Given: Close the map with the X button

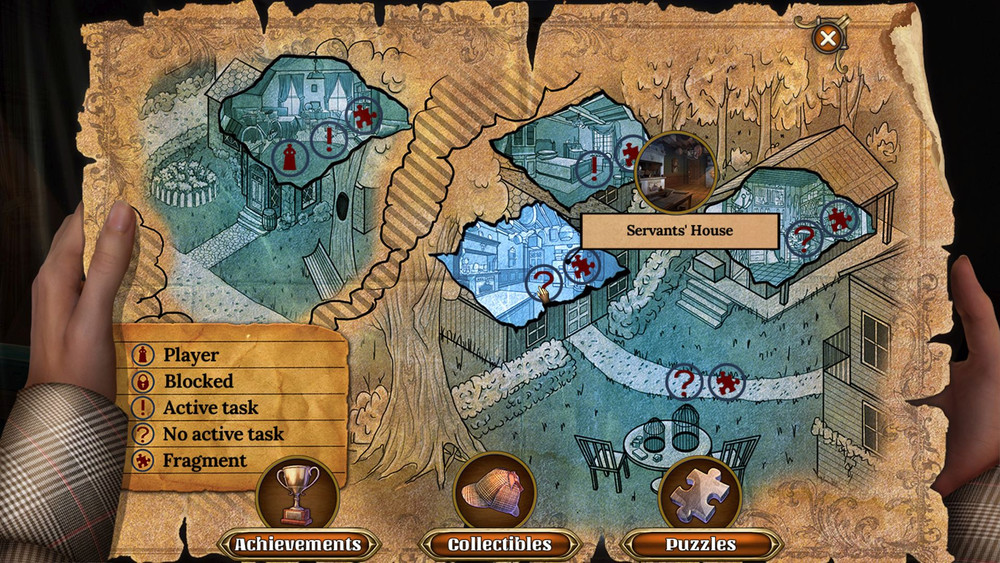Looking at the screenshot, I should click(827, 39).
